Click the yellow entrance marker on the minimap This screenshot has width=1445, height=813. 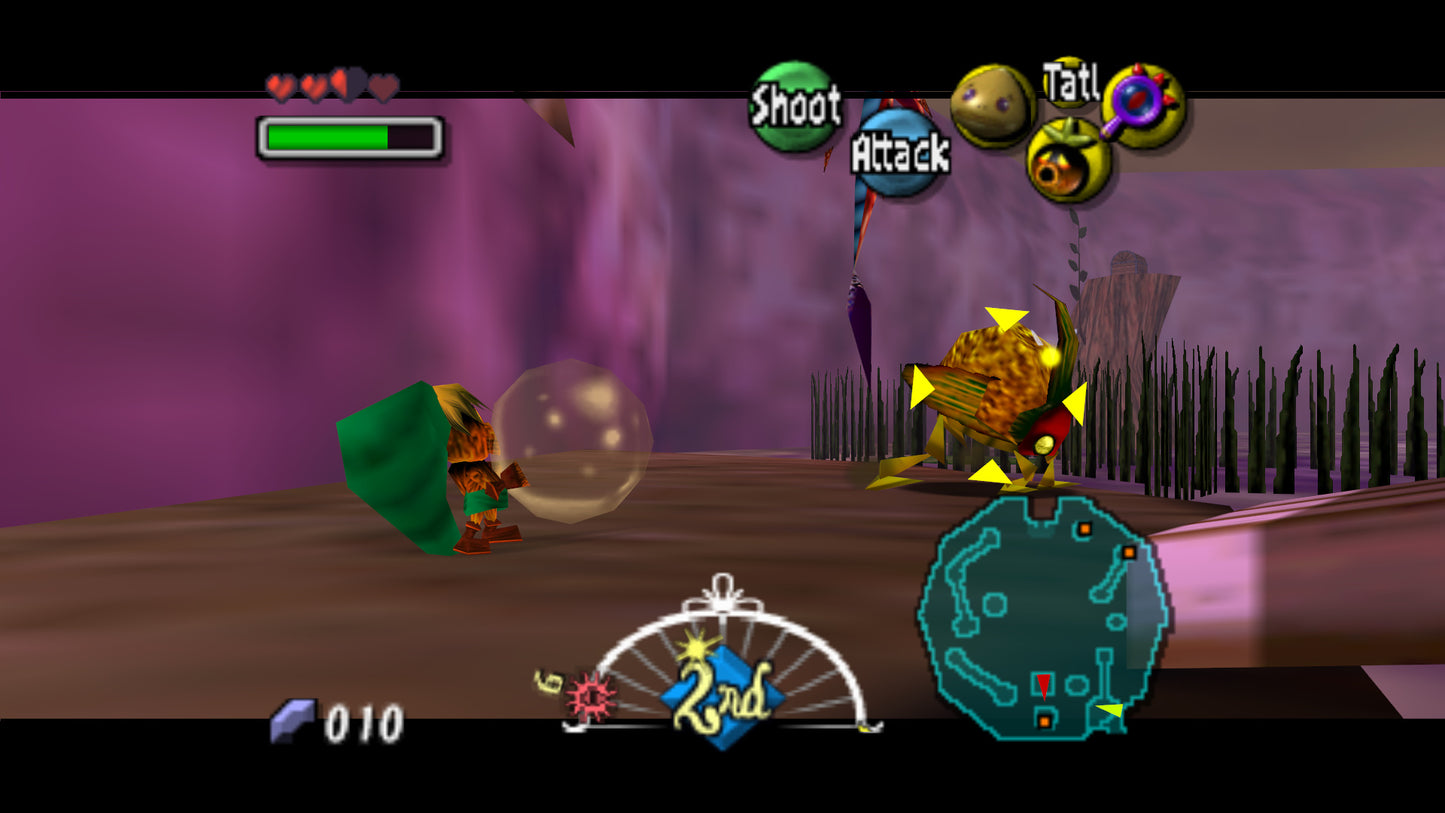[1110, 710]
